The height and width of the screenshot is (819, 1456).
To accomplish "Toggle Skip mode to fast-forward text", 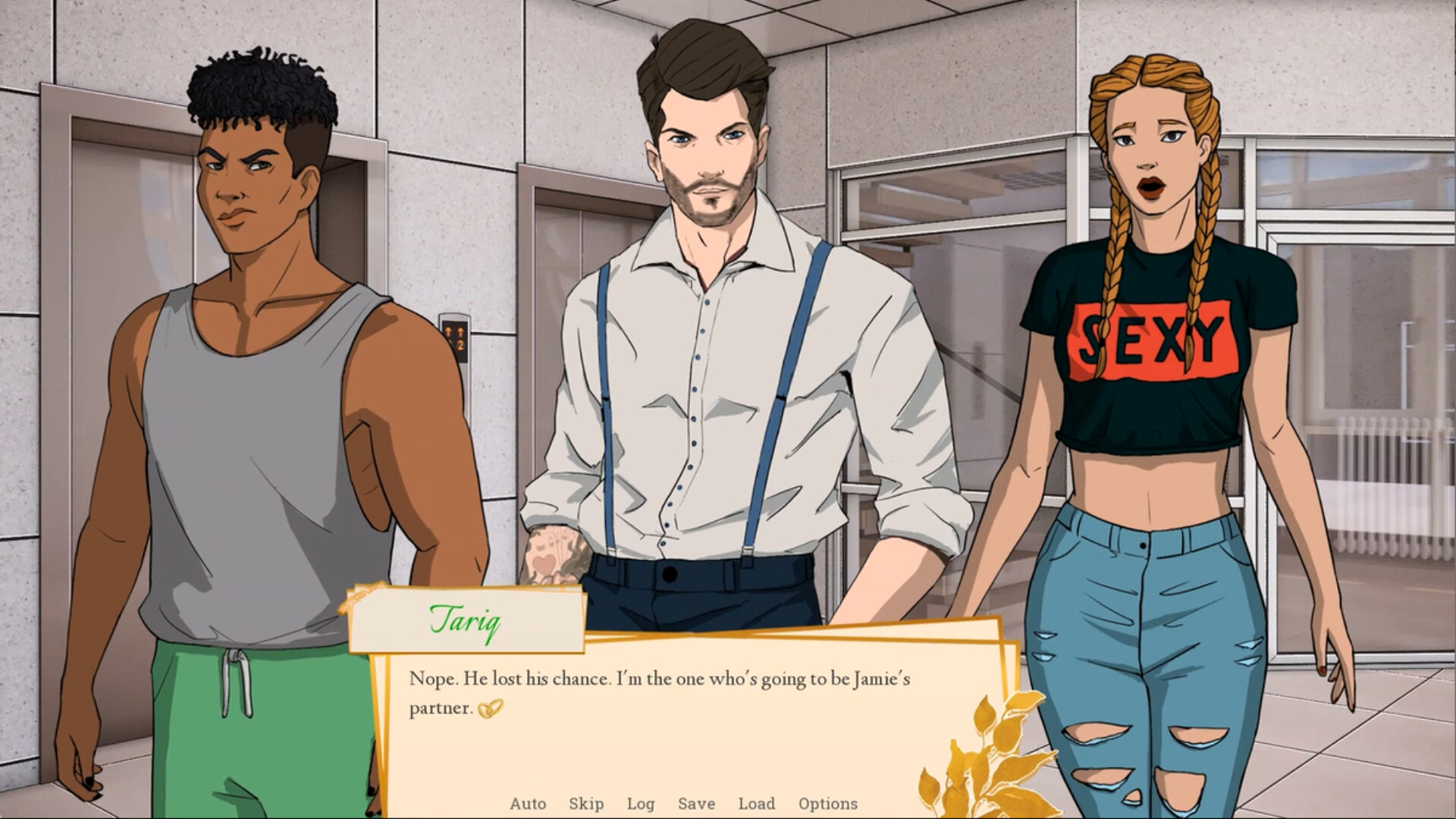I will pyautogui.click(x=588, y=803).
